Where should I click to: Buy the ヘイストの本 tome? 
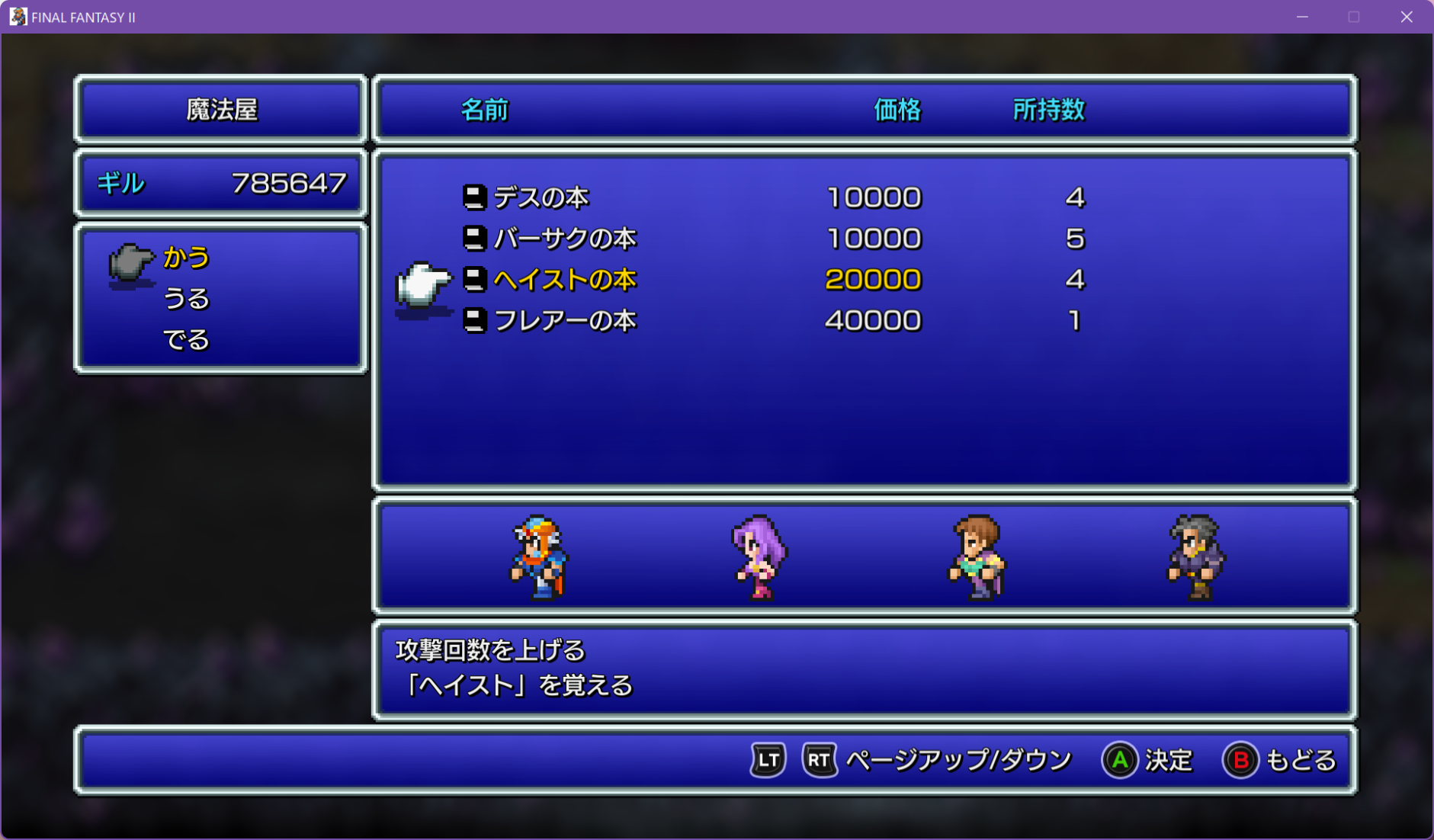pyautogui.click(x=565, y=281)
